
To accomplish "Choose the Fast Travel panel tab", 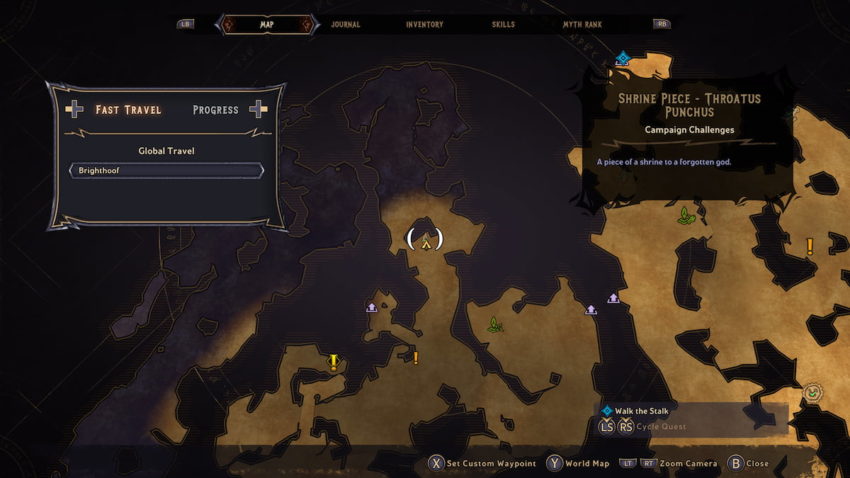I will [127, 110].
